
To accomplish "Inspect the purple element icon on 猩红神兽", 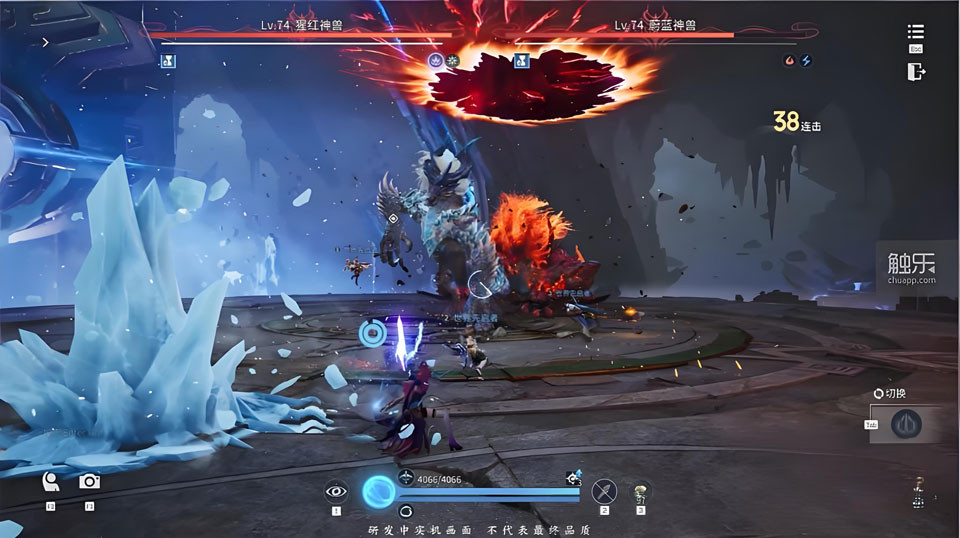I will coord(435,61).
